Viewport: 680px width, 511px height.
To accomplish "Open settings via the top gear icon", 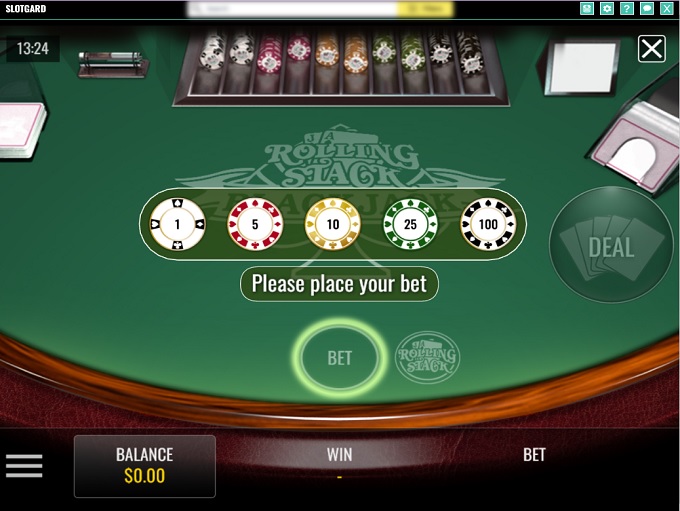I will click(607, 9).
